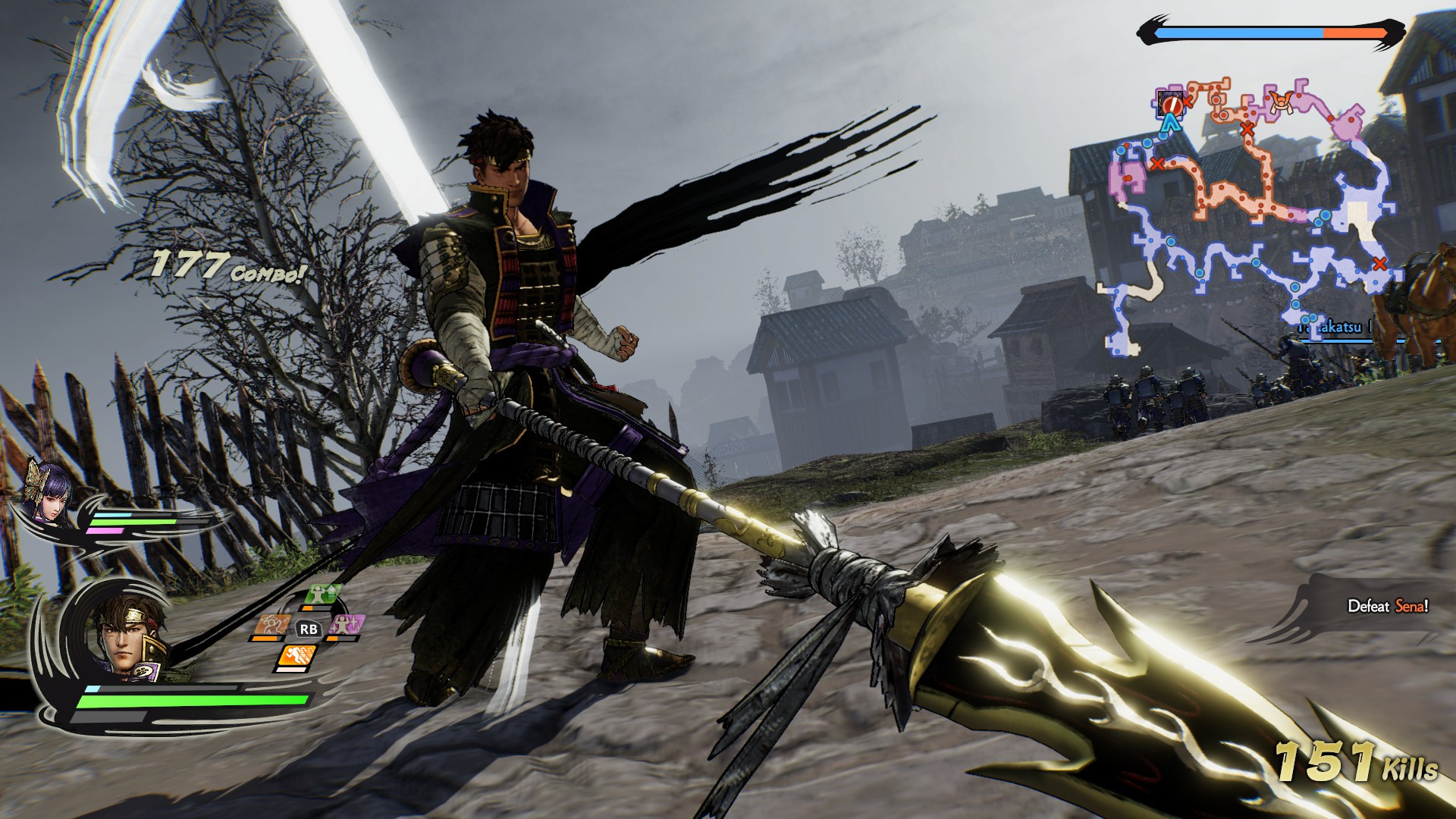Click the orange helmet commander marker on minimap
Screen dimensions: 1456x819
(x=1279, y=101)
